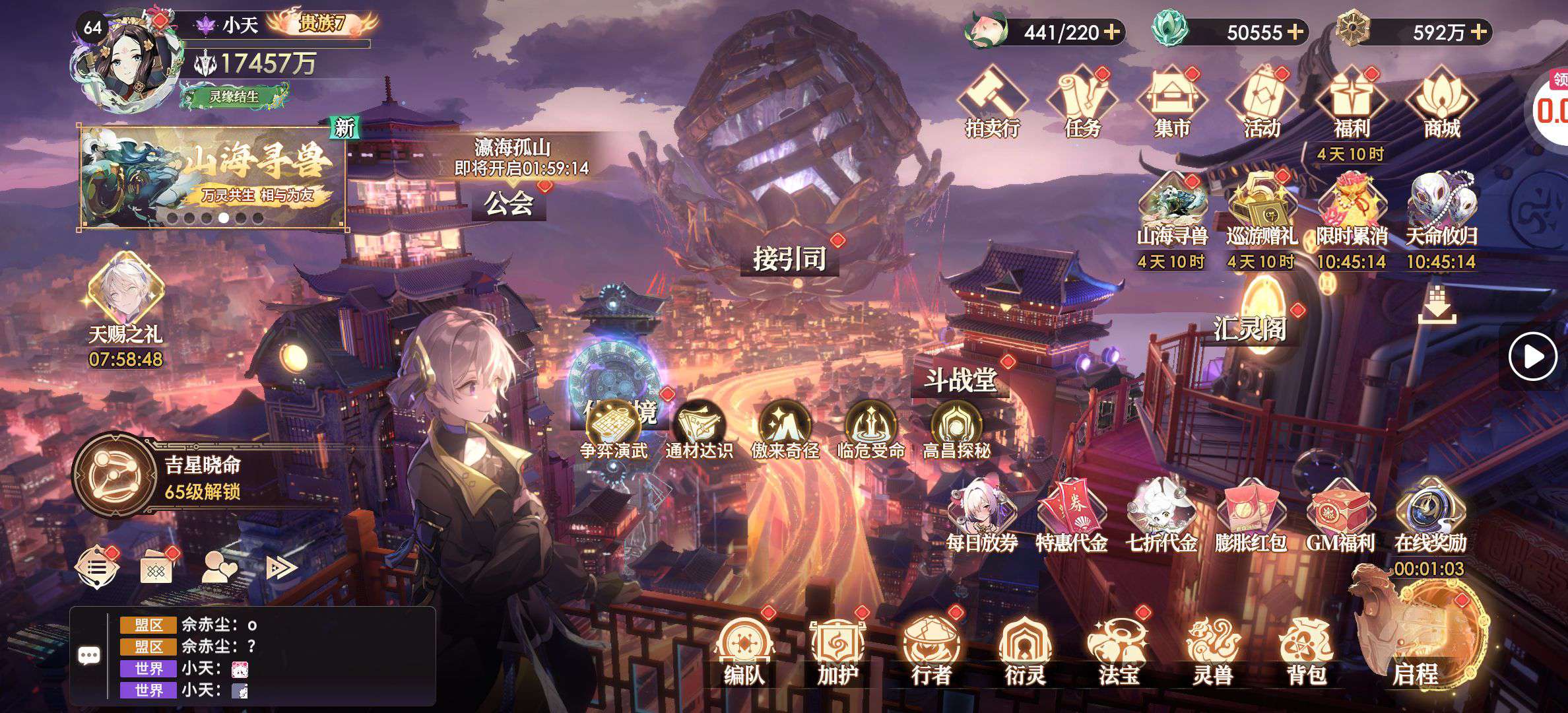Open the 任务 quest menu

click(1082, 102)
